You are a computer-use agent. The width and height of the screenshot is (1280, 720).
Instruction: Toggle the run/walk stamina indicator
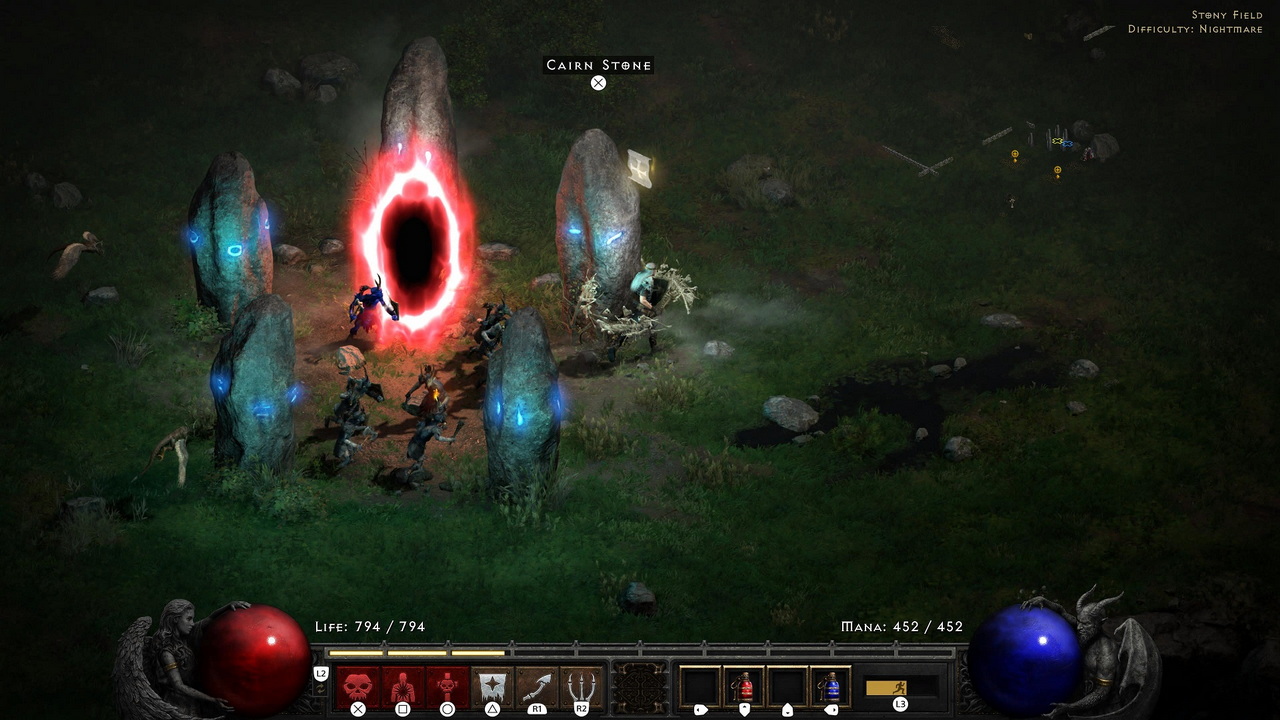(x=900, y=687)
